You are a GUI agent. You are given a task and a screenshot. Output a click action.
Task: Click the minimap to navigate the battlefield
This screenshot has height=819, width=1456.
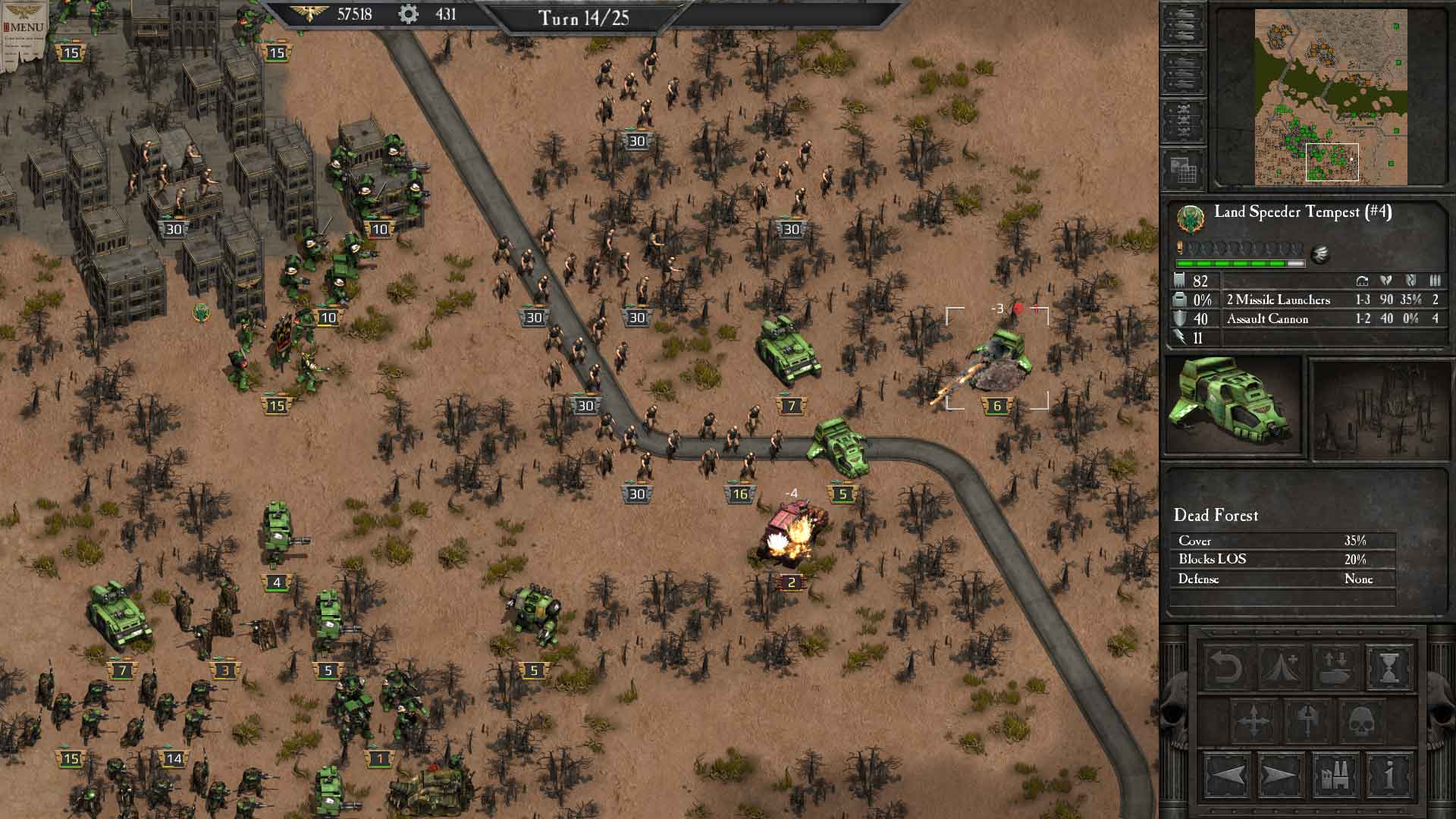pyautogui.click(x=1331, y=99)
